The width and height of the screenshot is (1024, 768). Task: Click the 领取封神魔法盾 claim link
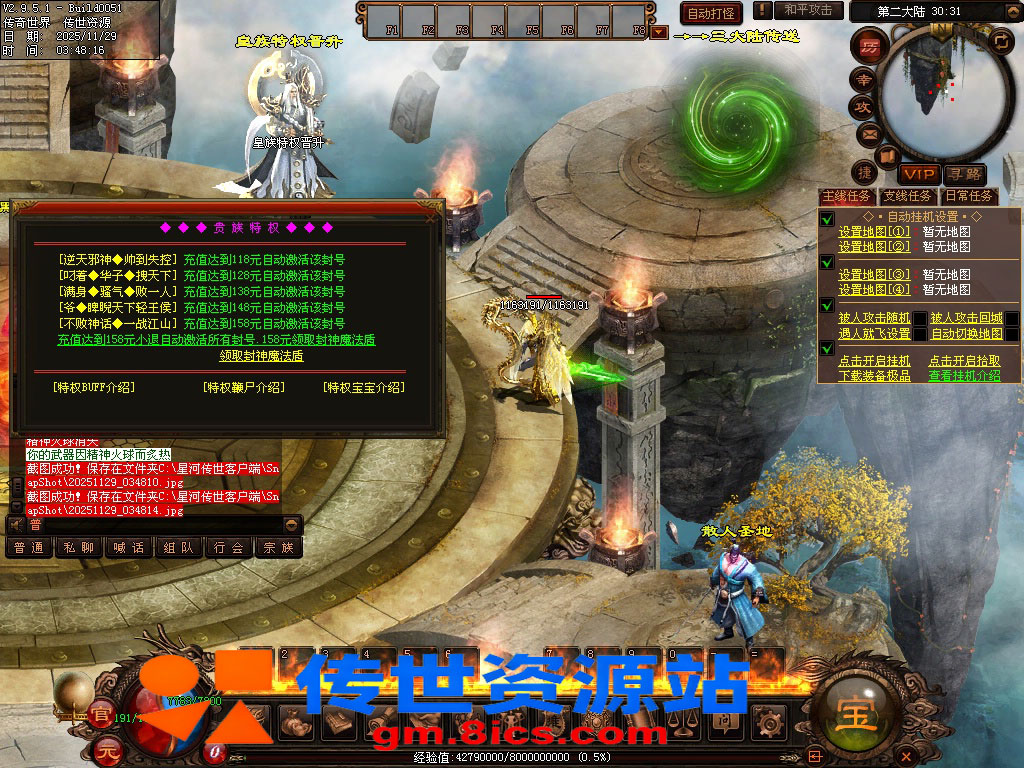pos(261,356)
